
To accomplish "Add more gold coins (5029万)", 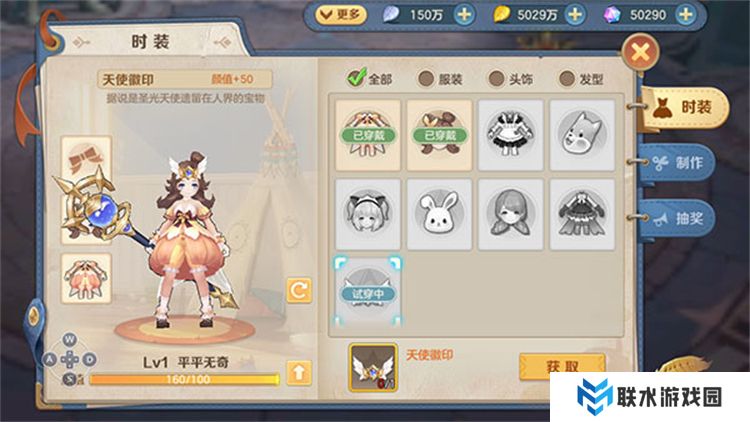I will point(577,14).
